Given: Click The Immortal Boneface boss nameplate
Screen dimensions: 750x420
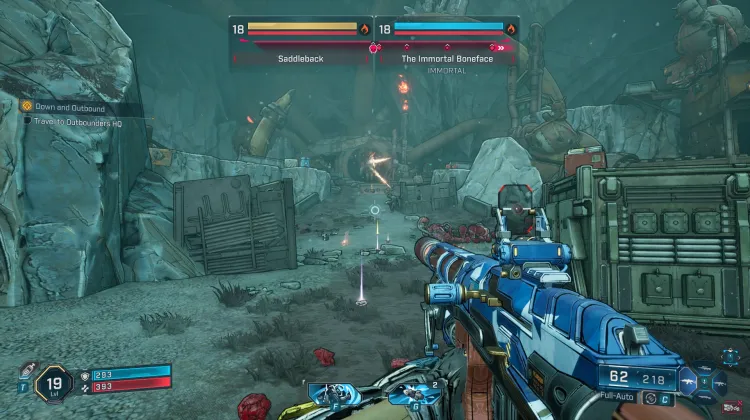Looking at the screenshot, I should coord(446,59).
